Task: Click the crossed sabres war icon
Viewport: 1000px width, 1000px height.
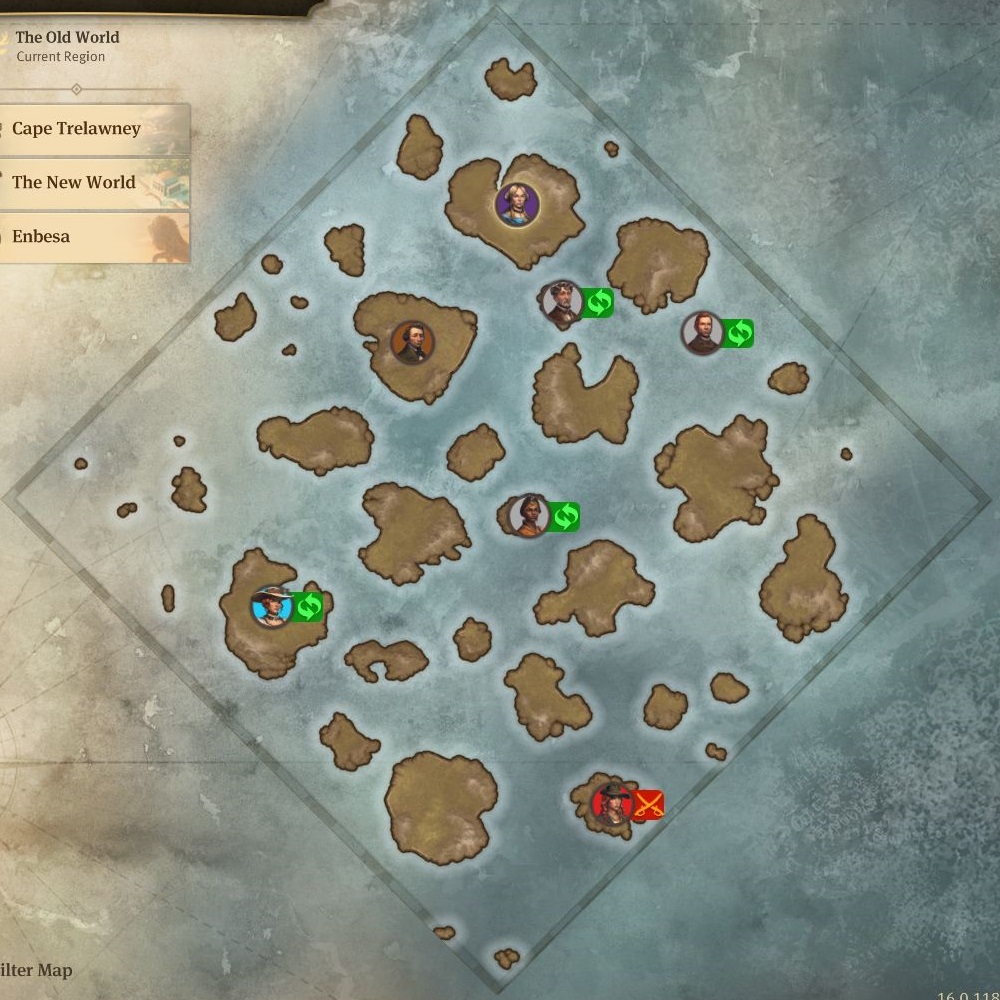Action: coord(649,803)
